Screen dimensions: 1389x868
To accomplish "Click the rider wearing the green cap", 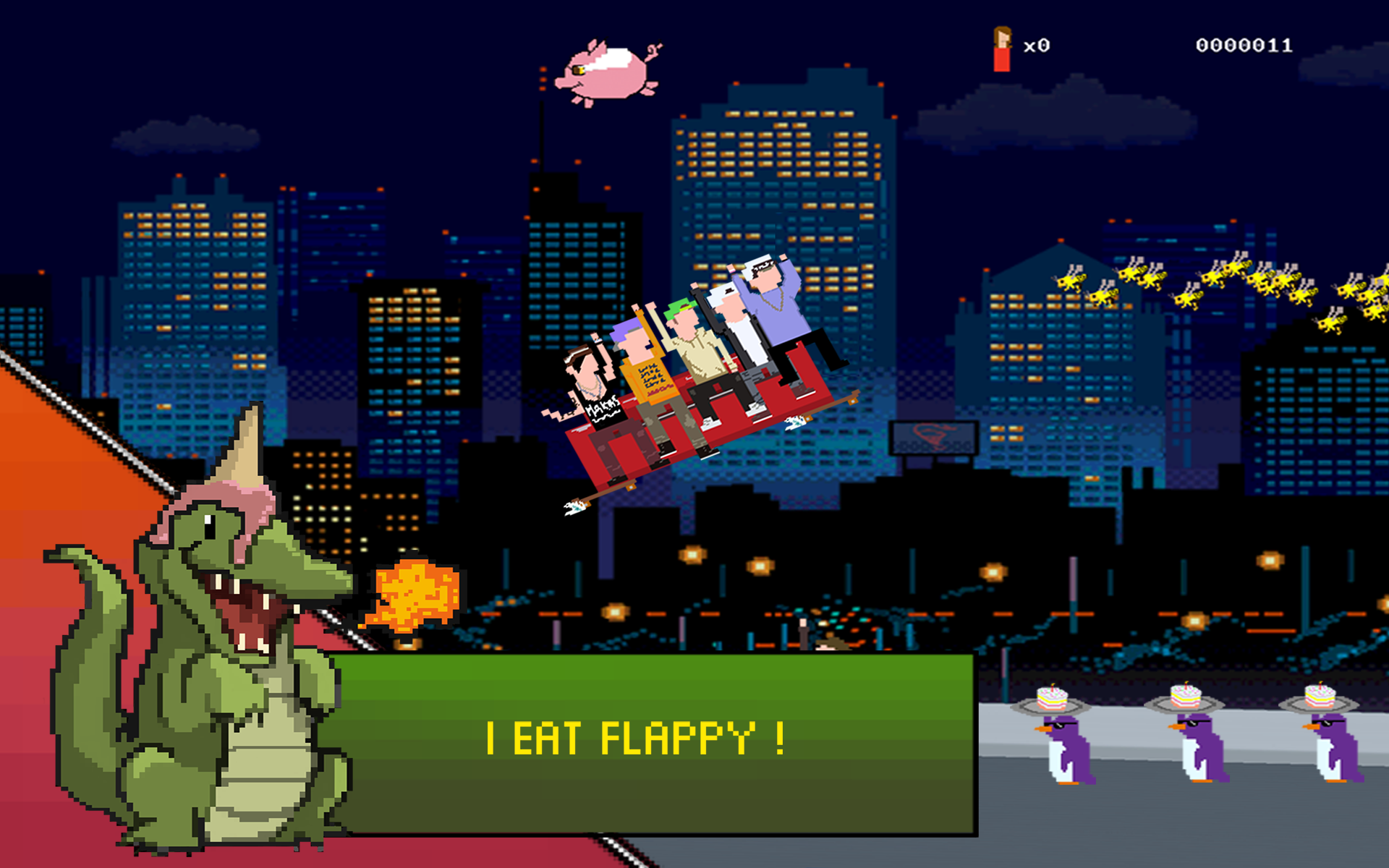I will pyautogui.click(x=684, y=325).
